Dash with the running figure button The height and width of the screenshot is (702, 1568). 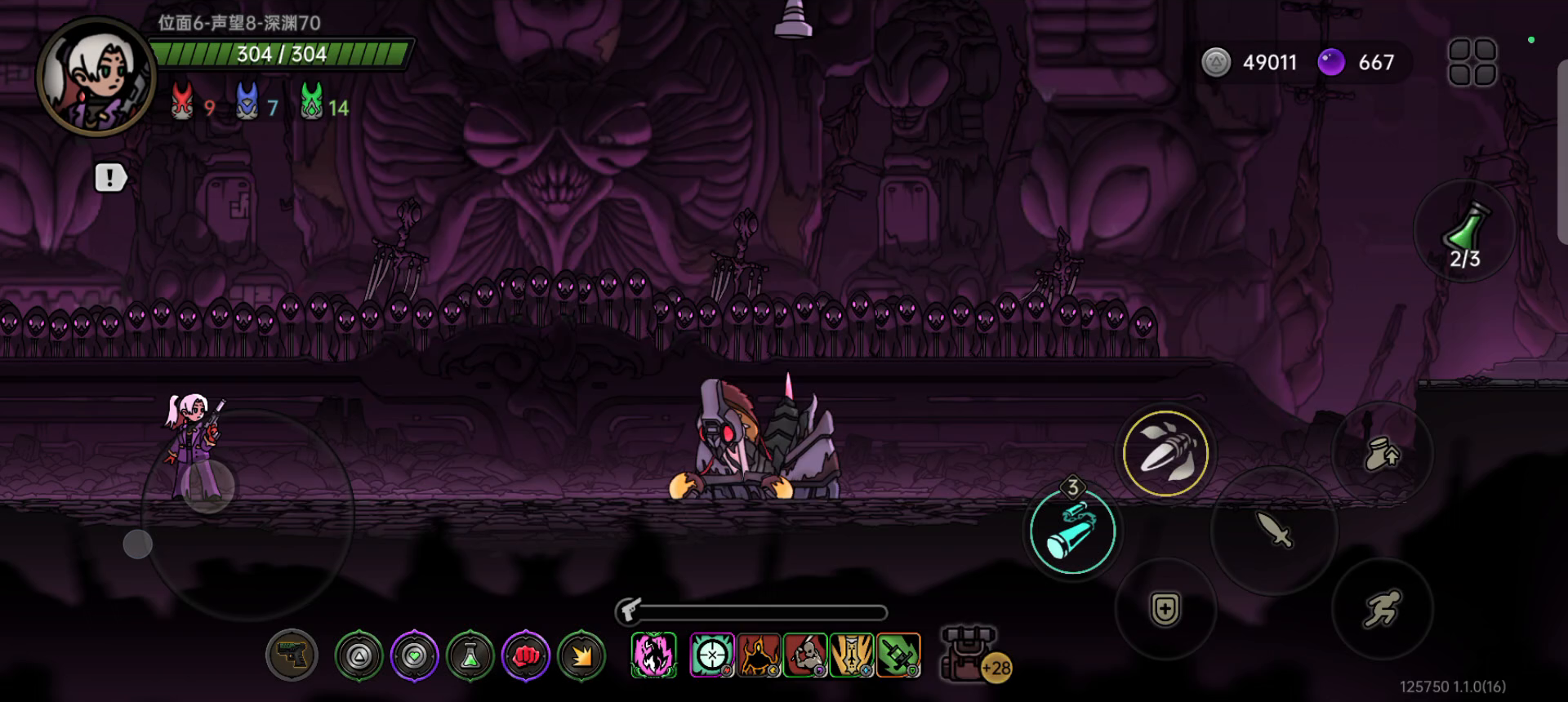point(1382,609)
